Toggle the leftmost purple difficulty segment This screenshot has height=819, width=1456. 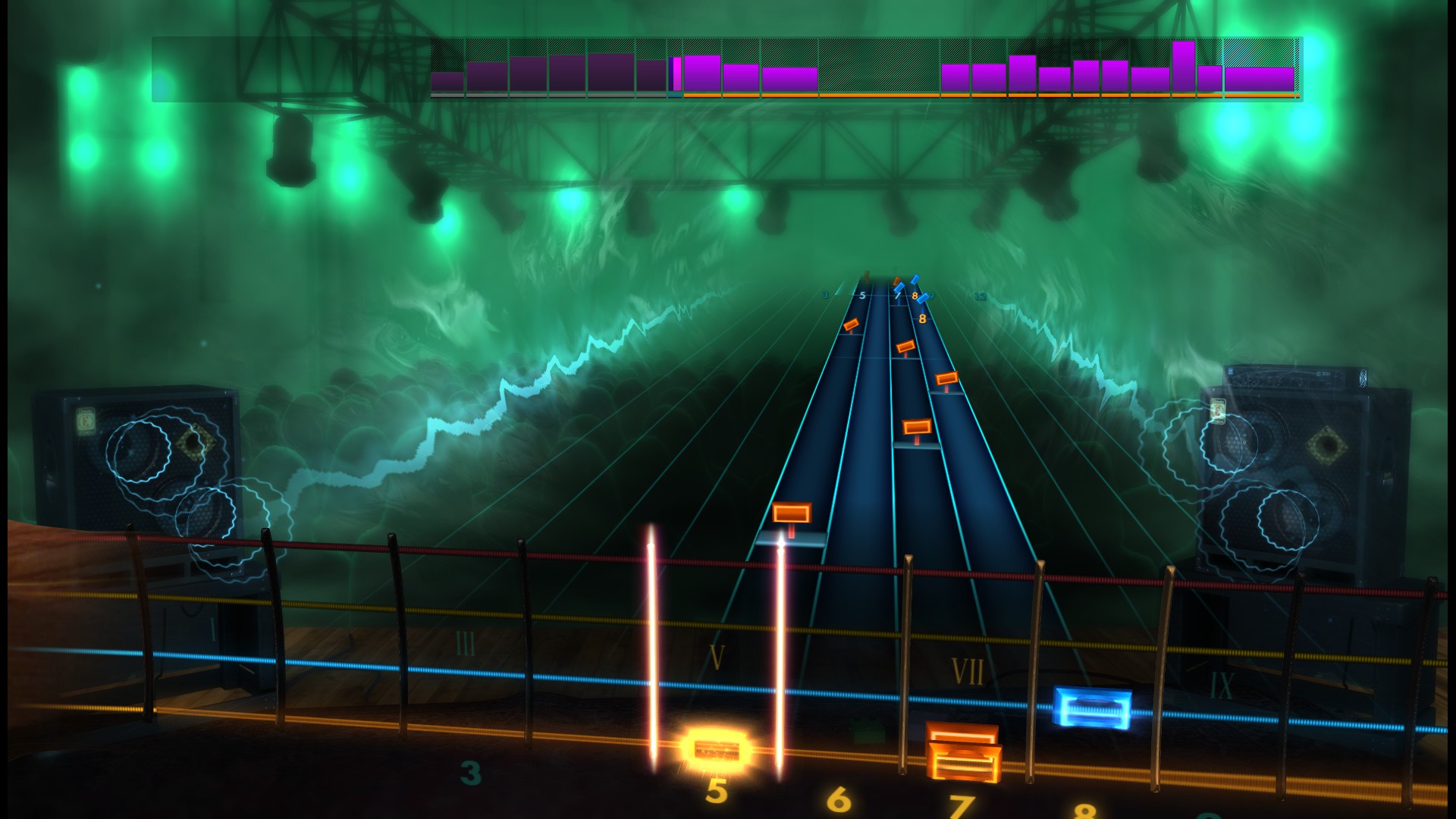tap(447, 80)
